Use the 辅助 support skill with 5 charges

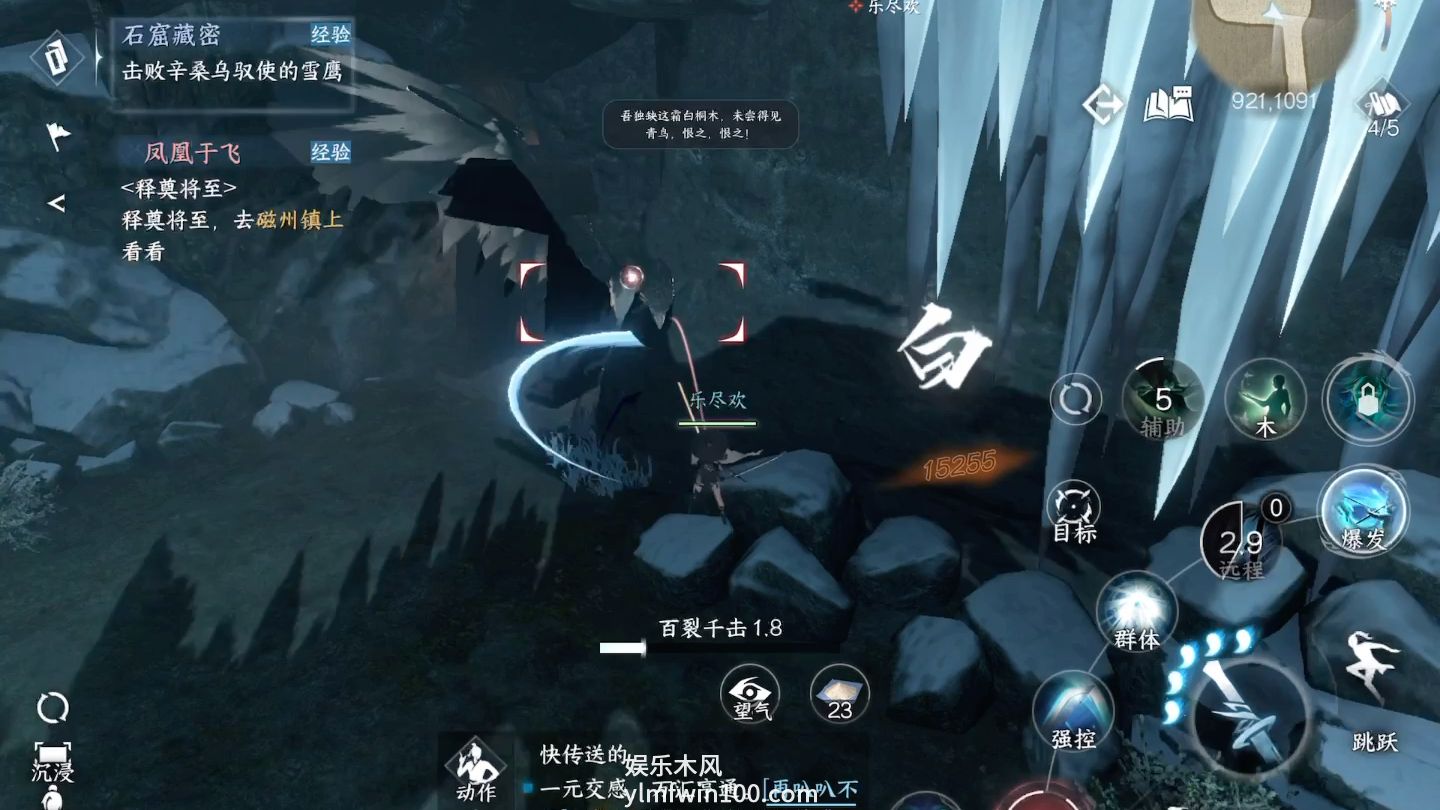1162,399
